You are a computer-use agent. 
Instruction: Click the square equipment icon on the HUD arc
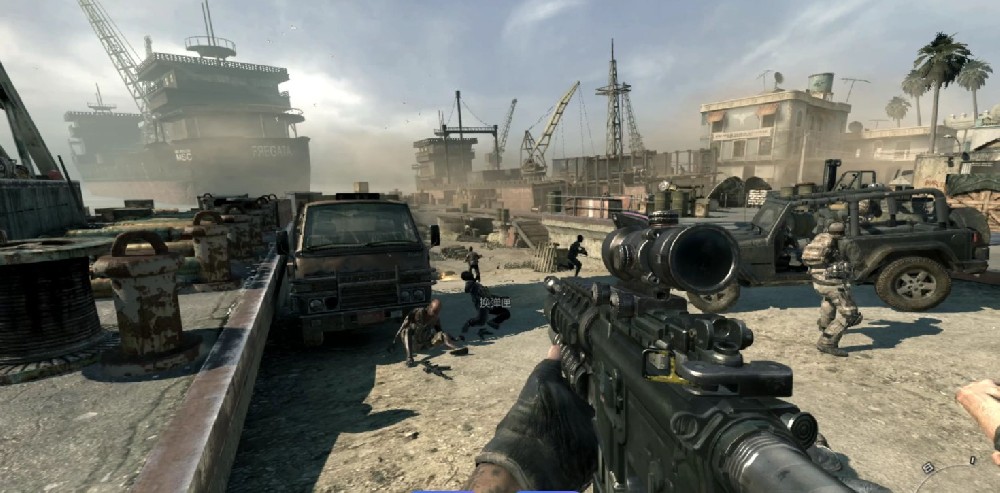point(928,468)
